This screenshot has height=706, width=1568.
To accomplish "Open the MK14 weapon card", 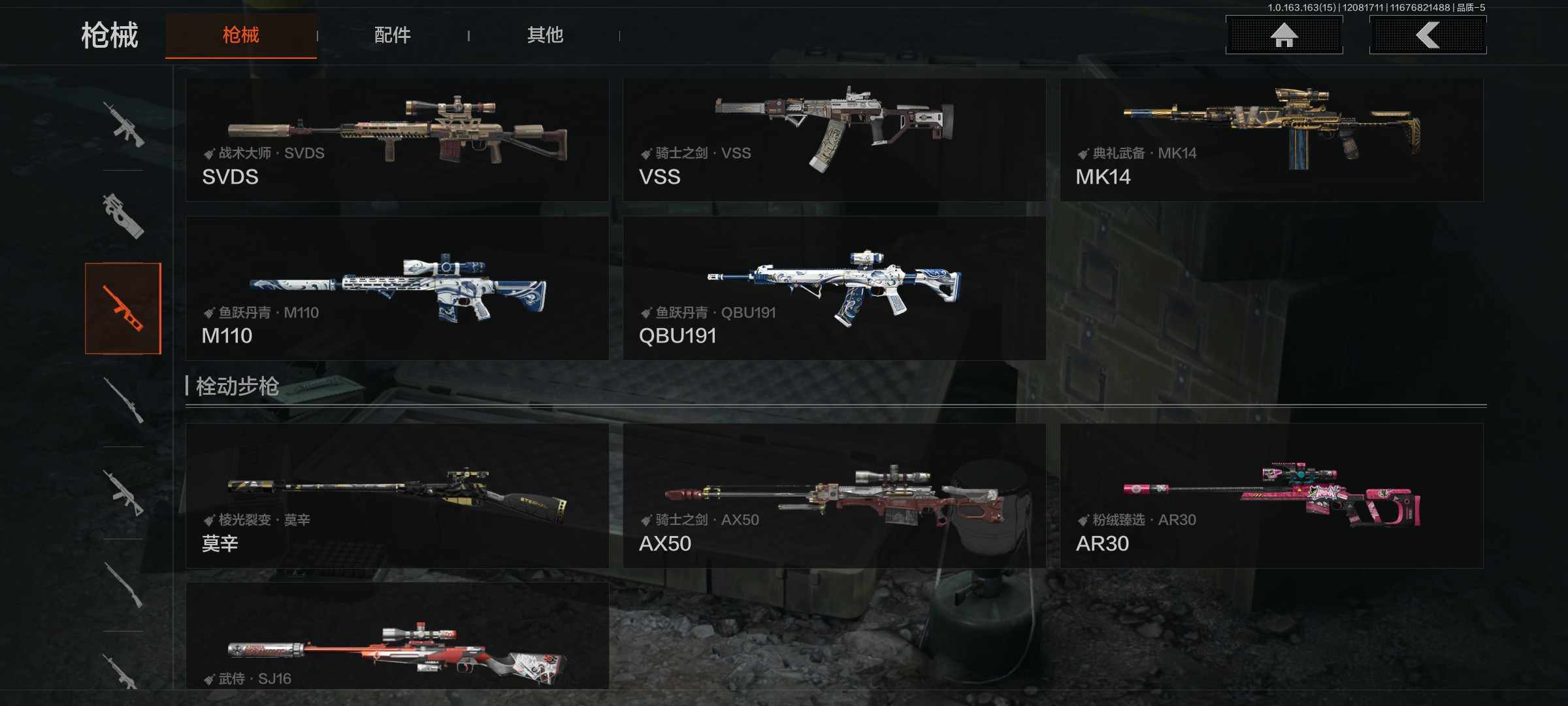I will (1271, 140).
